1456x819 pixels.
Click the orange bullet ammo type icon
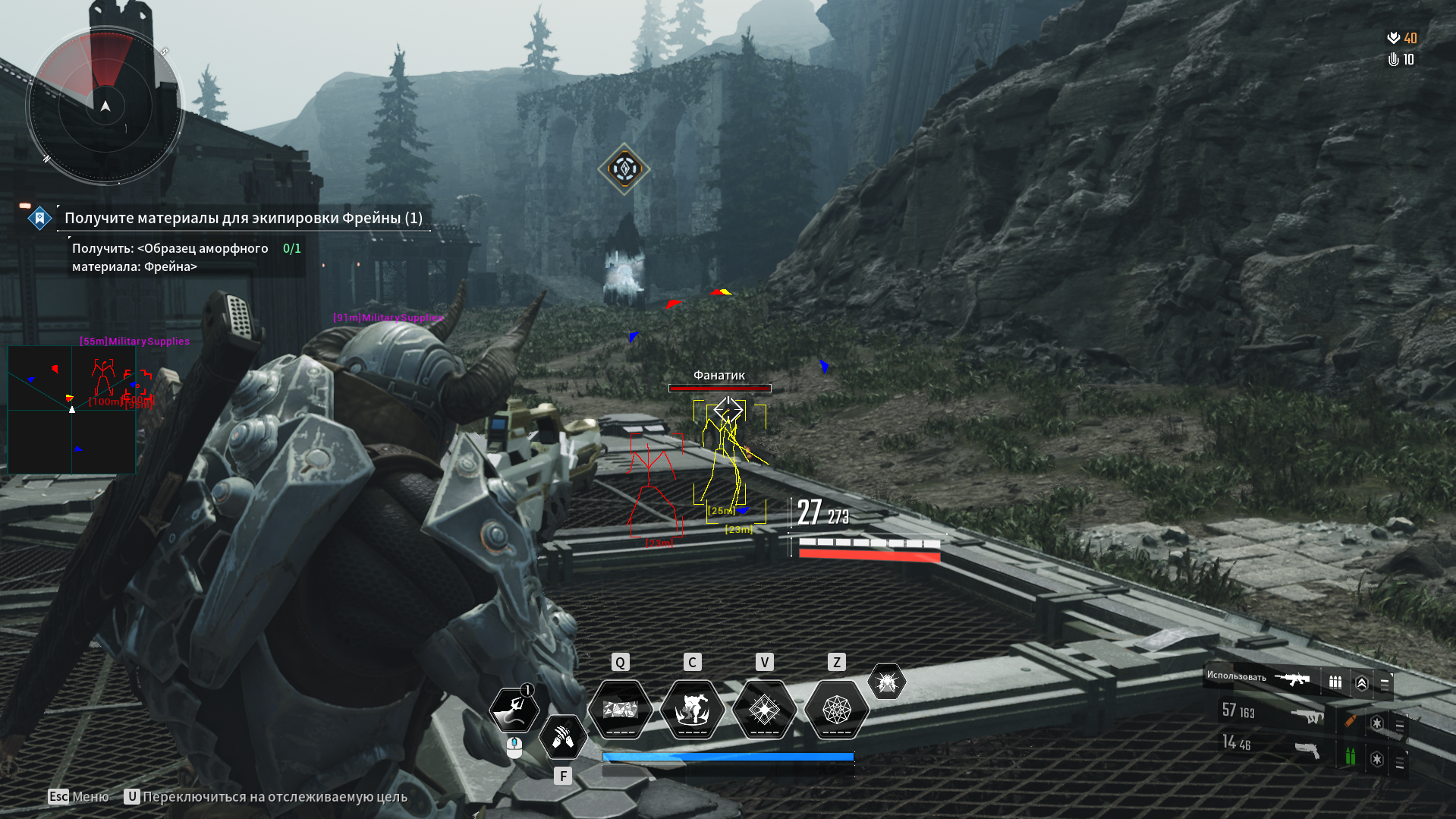(x=1350, y=721)
